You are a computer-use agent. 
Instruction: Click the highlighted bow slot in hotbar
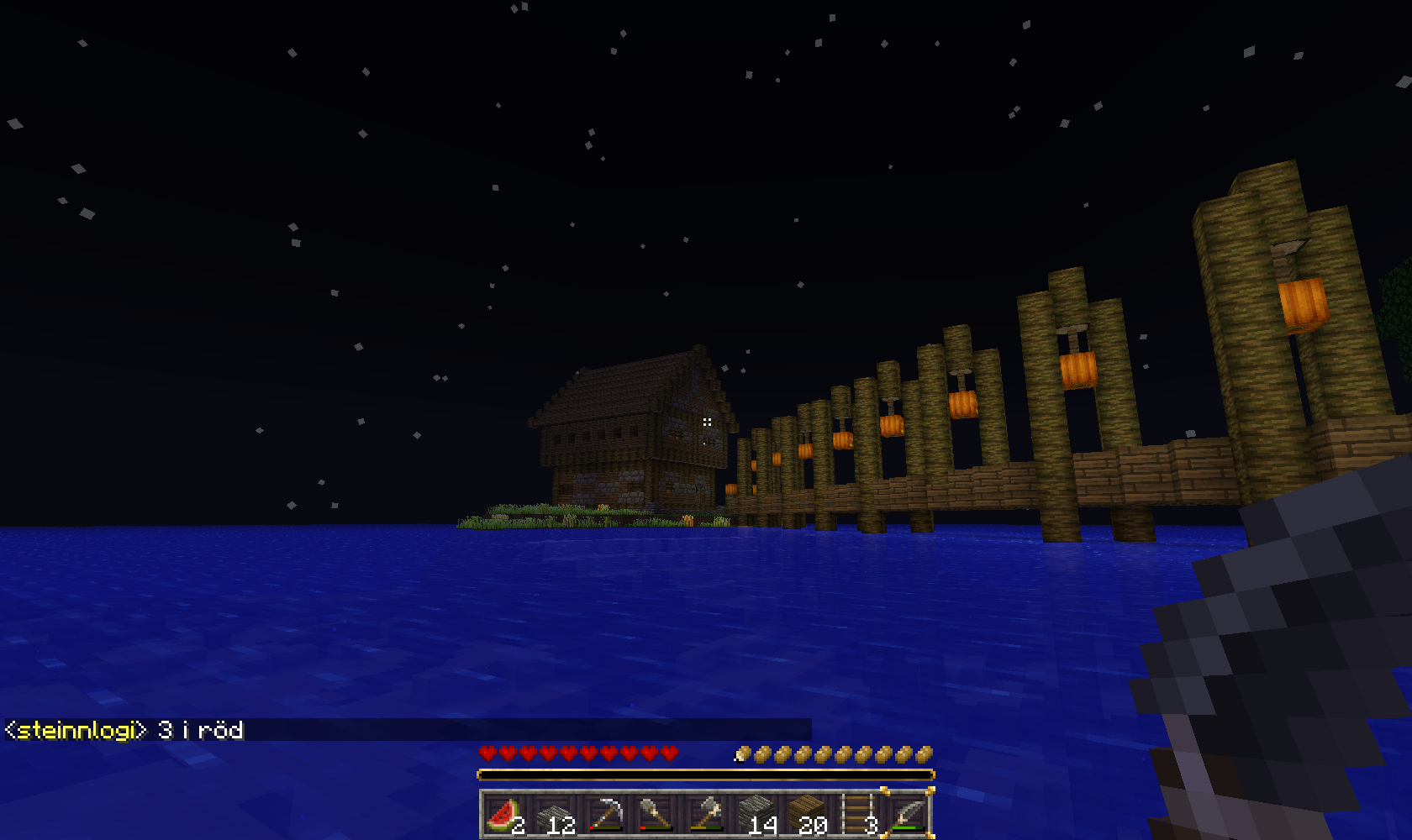(x=908, y=815)
